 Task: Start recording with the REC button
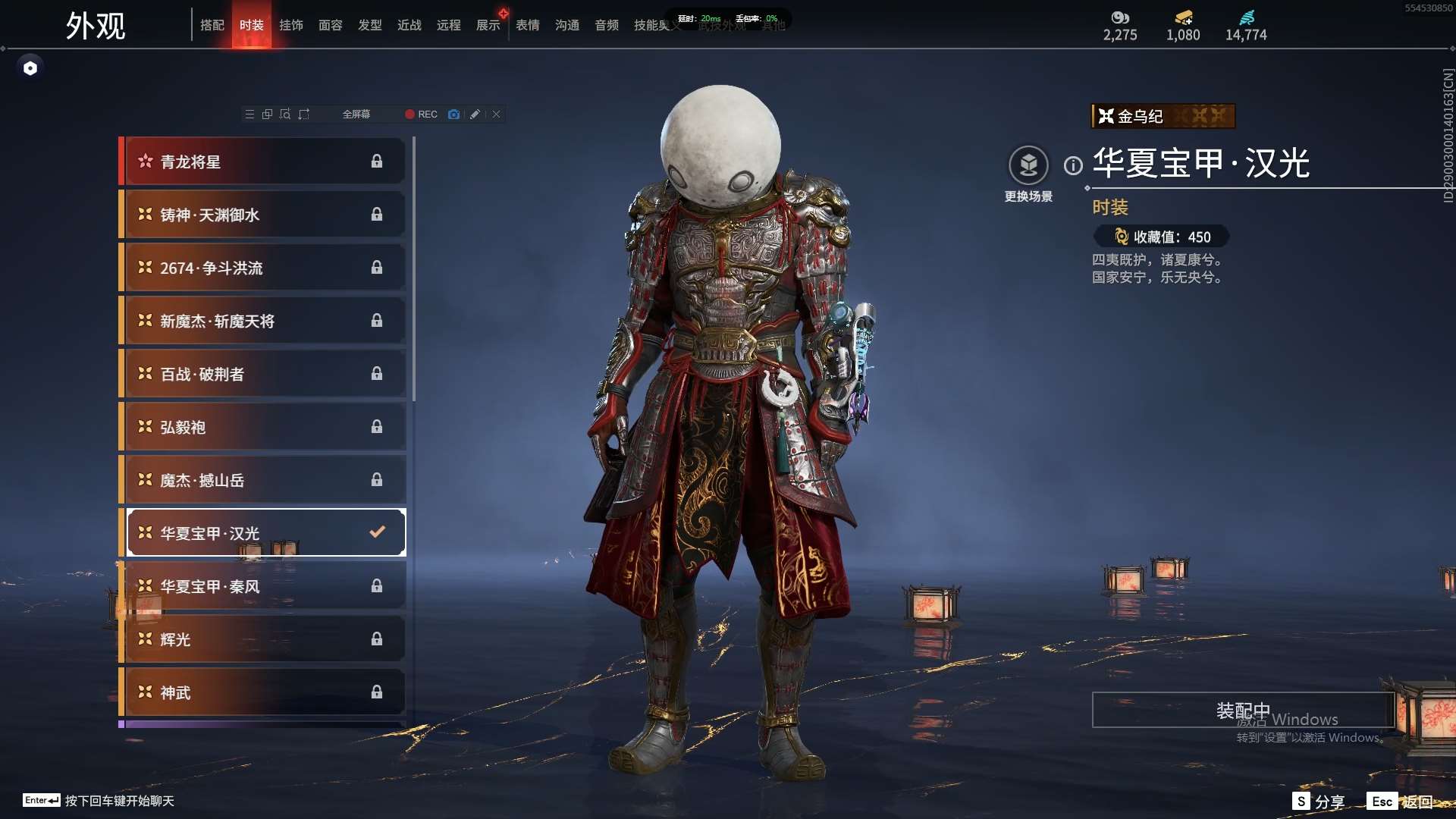pyautogui.click(x=422, y=115)
